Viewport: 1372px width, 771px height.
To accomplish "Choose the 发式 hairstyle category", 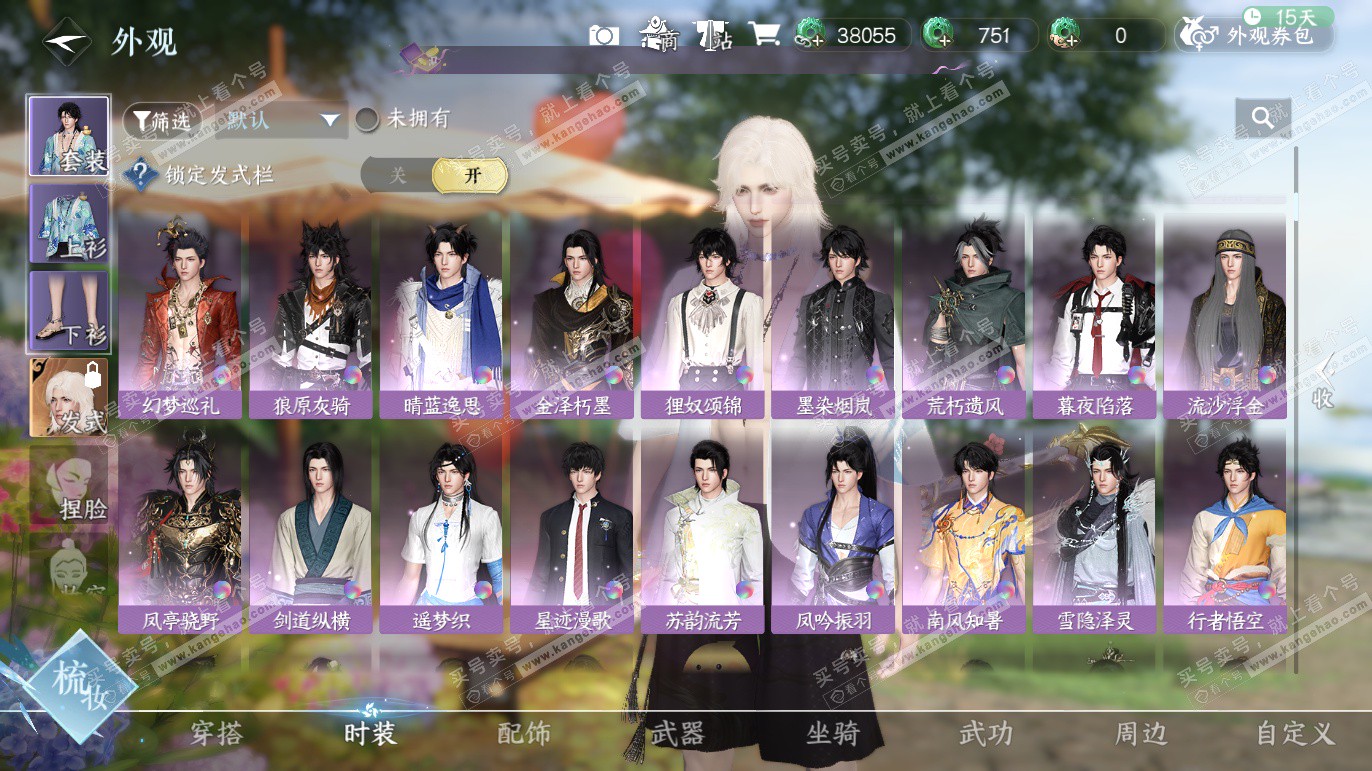I will [x=69, y=398].
